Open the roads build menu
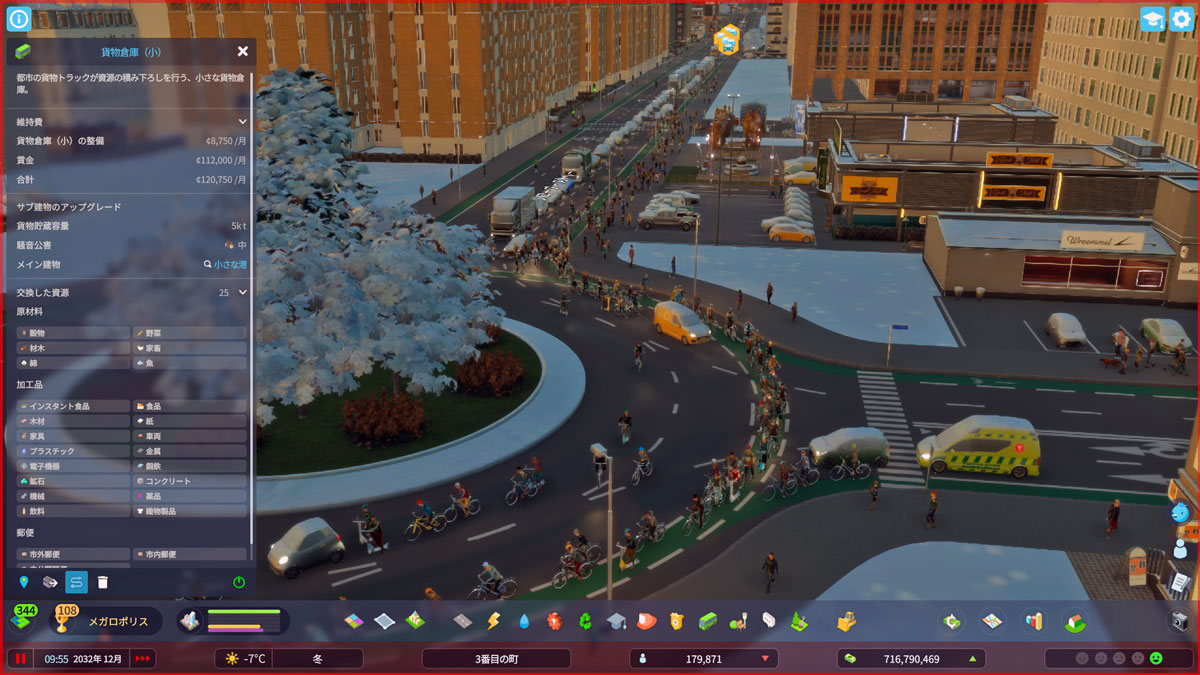 [x=462, y=621]
